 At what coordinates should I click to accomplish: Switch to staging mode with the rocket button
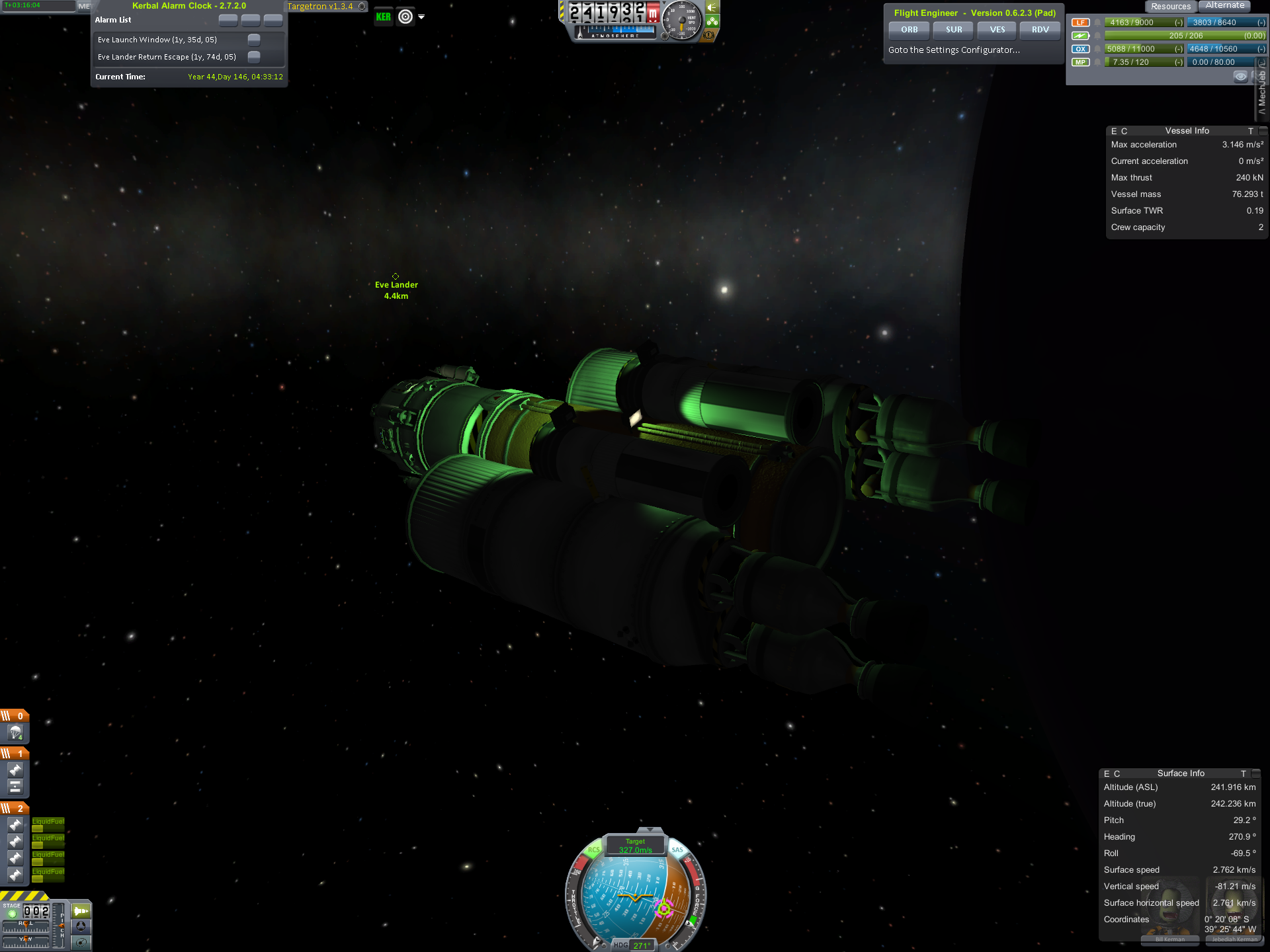[81, 911]
